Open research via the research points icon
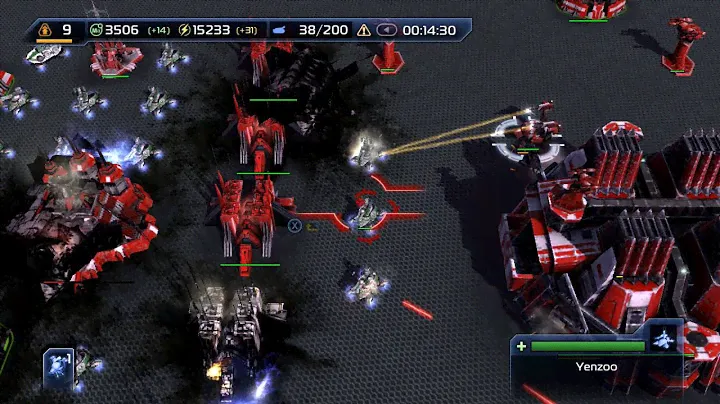 [x=45, y=30]
